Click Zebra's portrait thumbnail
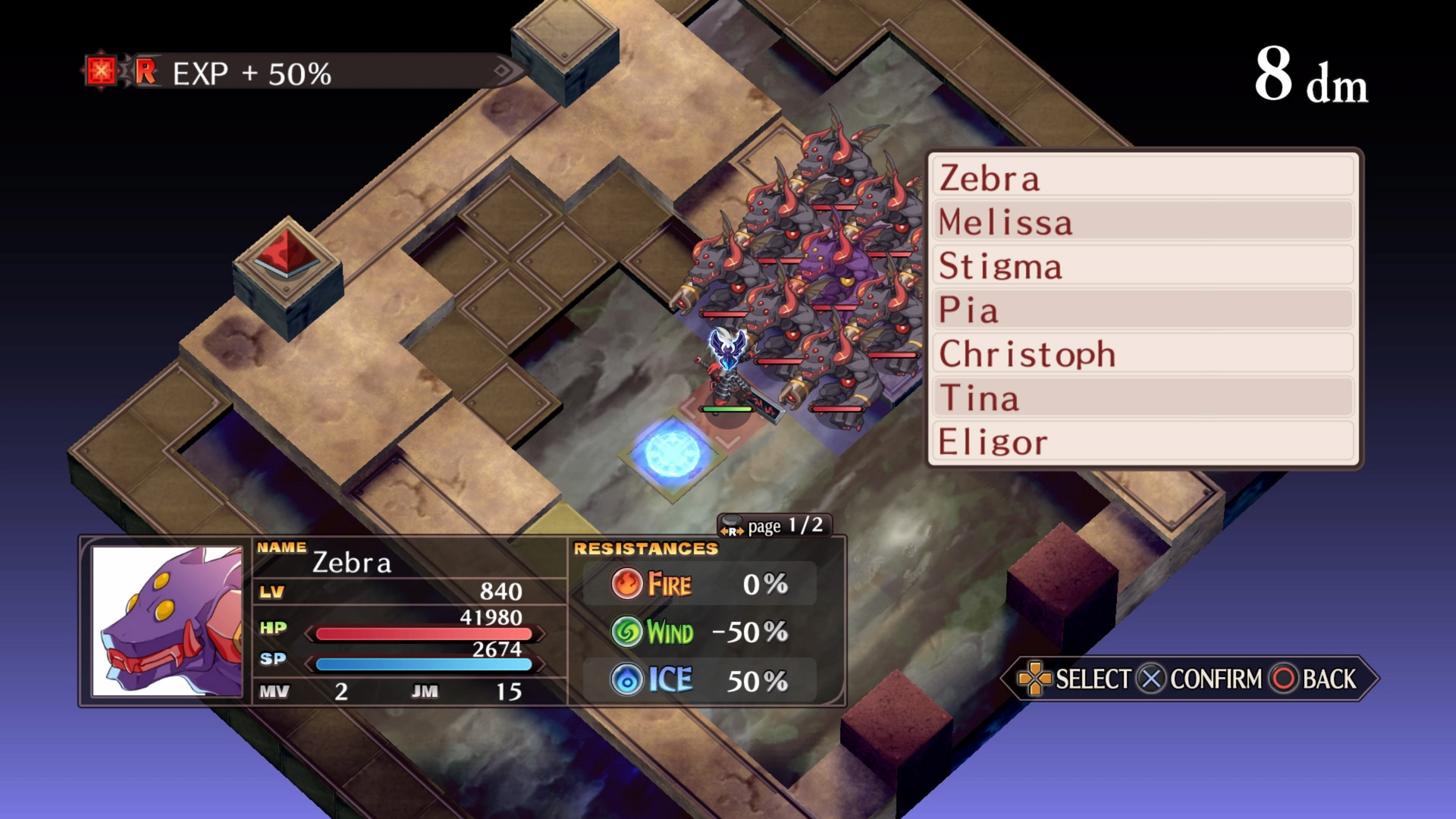The height and width of the screenshot is (819, 1456). point(167,621)
